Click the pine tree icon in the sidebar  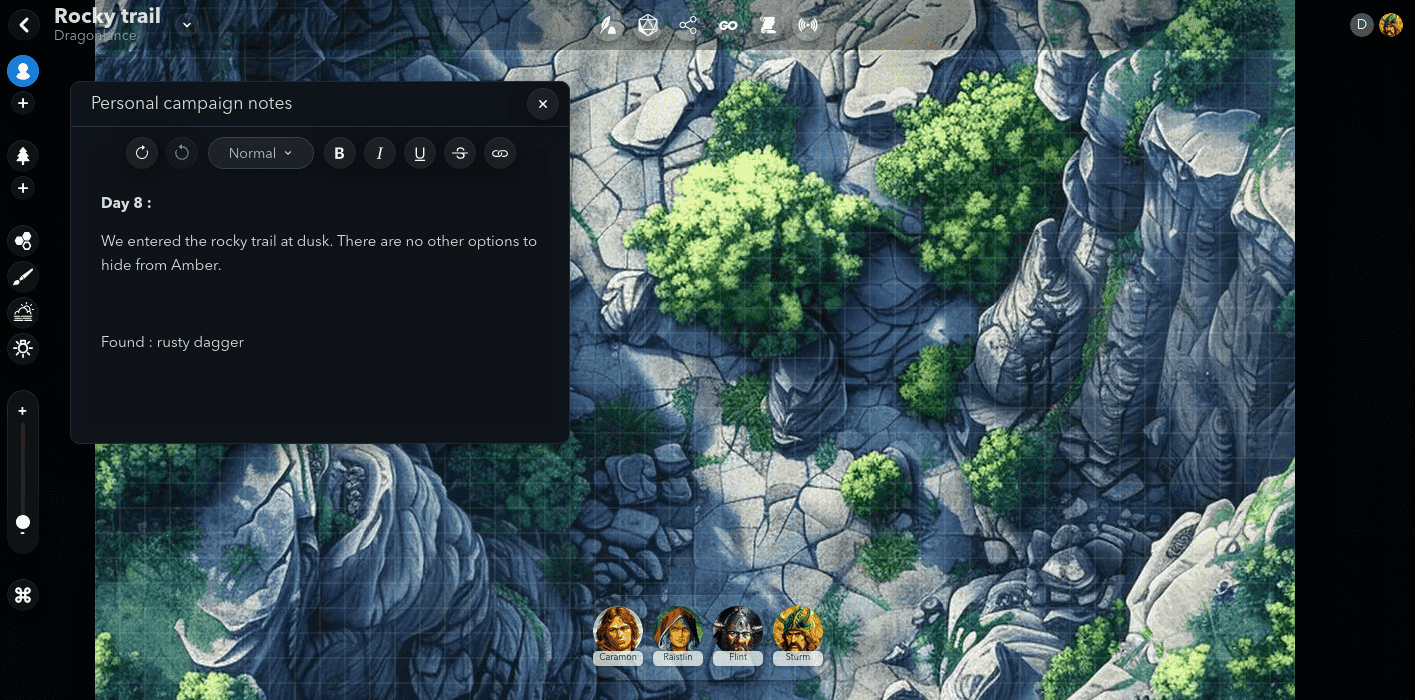click(23, 155)
